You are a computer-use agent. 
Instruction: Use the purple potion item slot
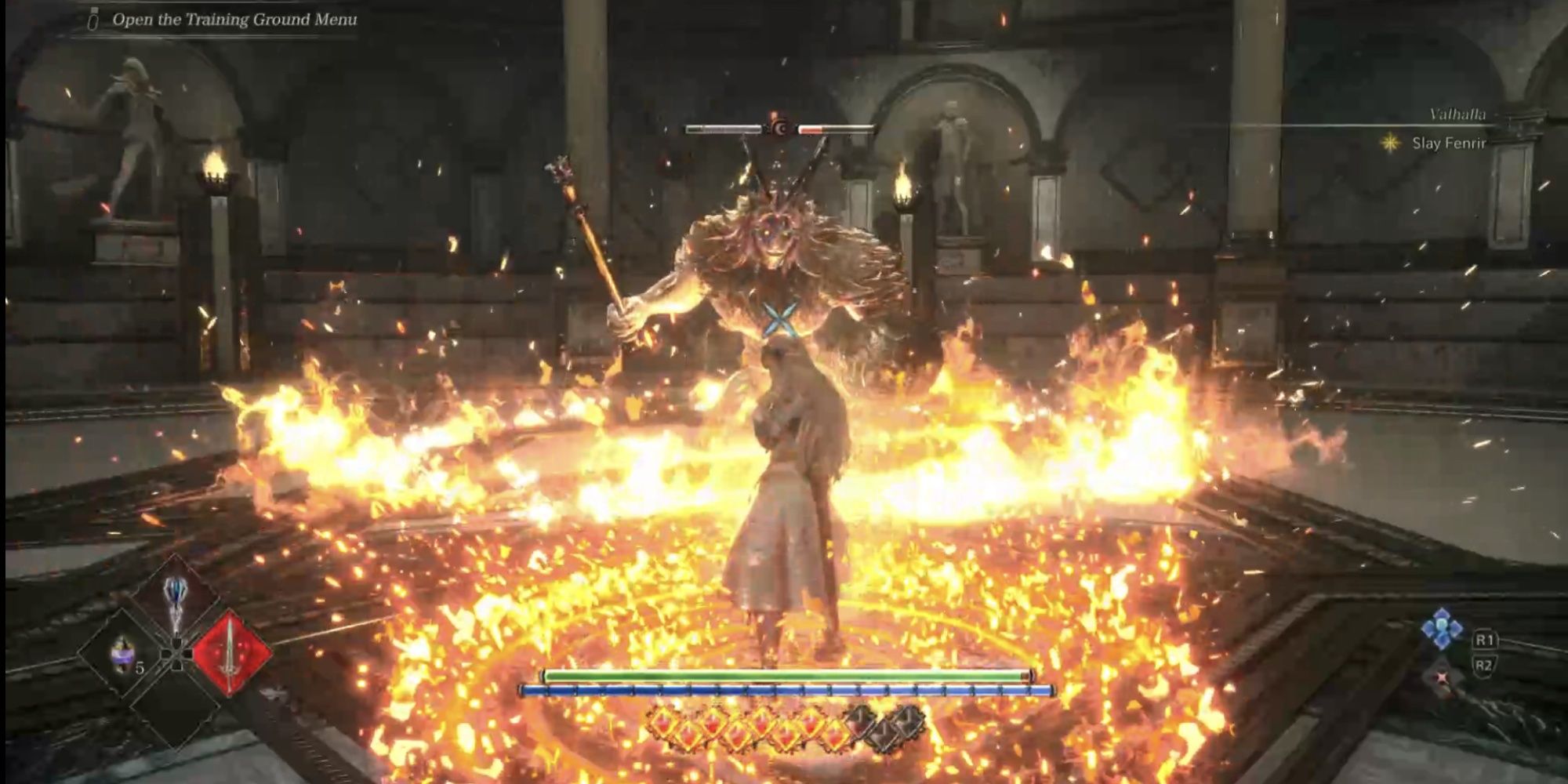123,655
